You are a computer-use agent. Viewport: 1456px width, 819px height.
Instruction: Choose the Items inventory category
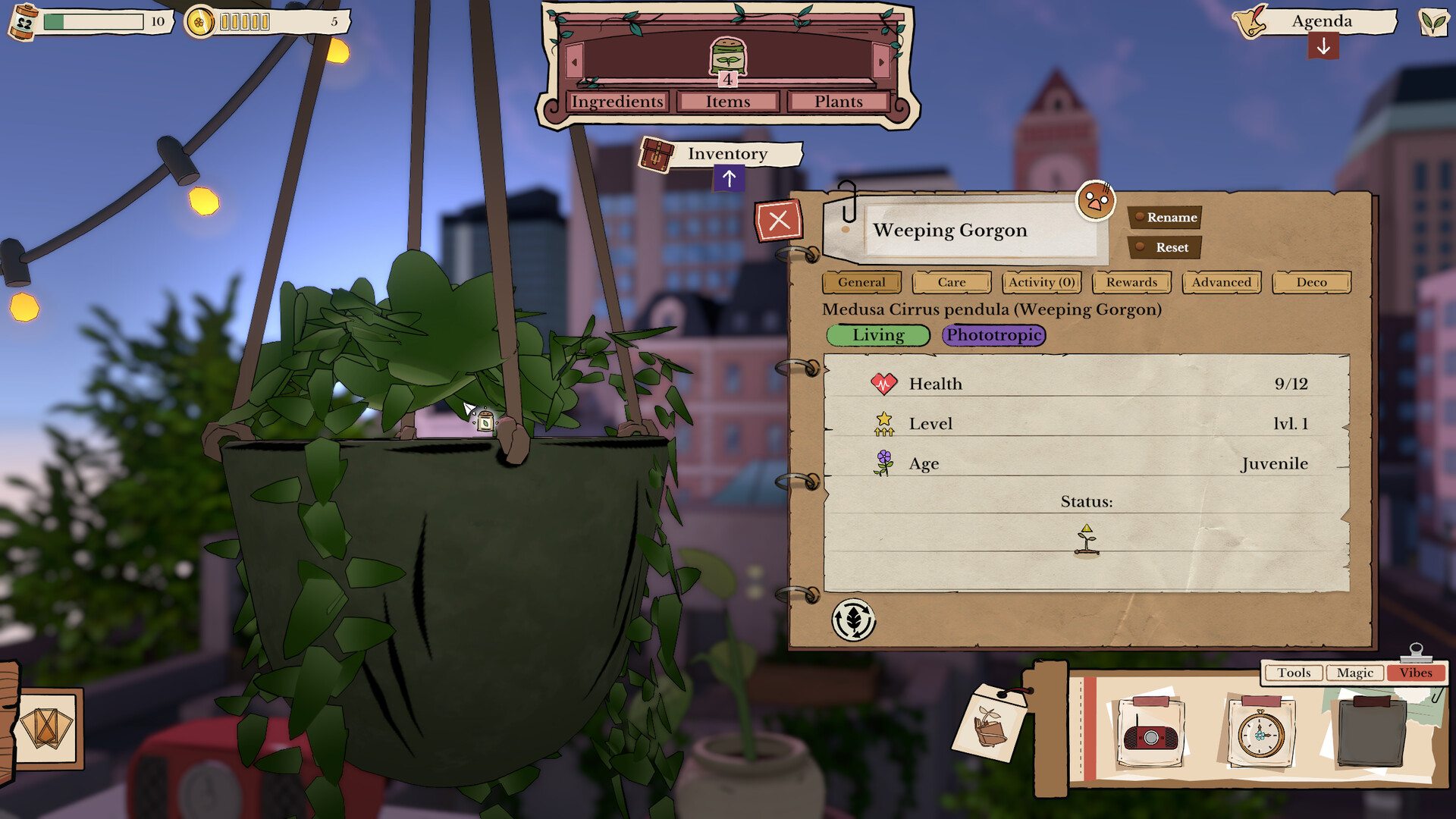(728, 102)
